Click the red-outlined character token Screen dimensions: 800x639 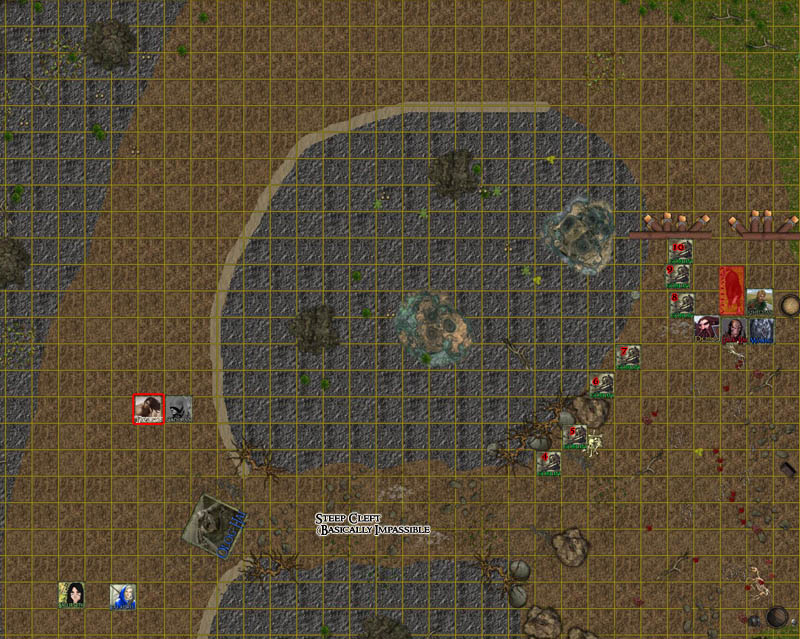click(149, 408)
